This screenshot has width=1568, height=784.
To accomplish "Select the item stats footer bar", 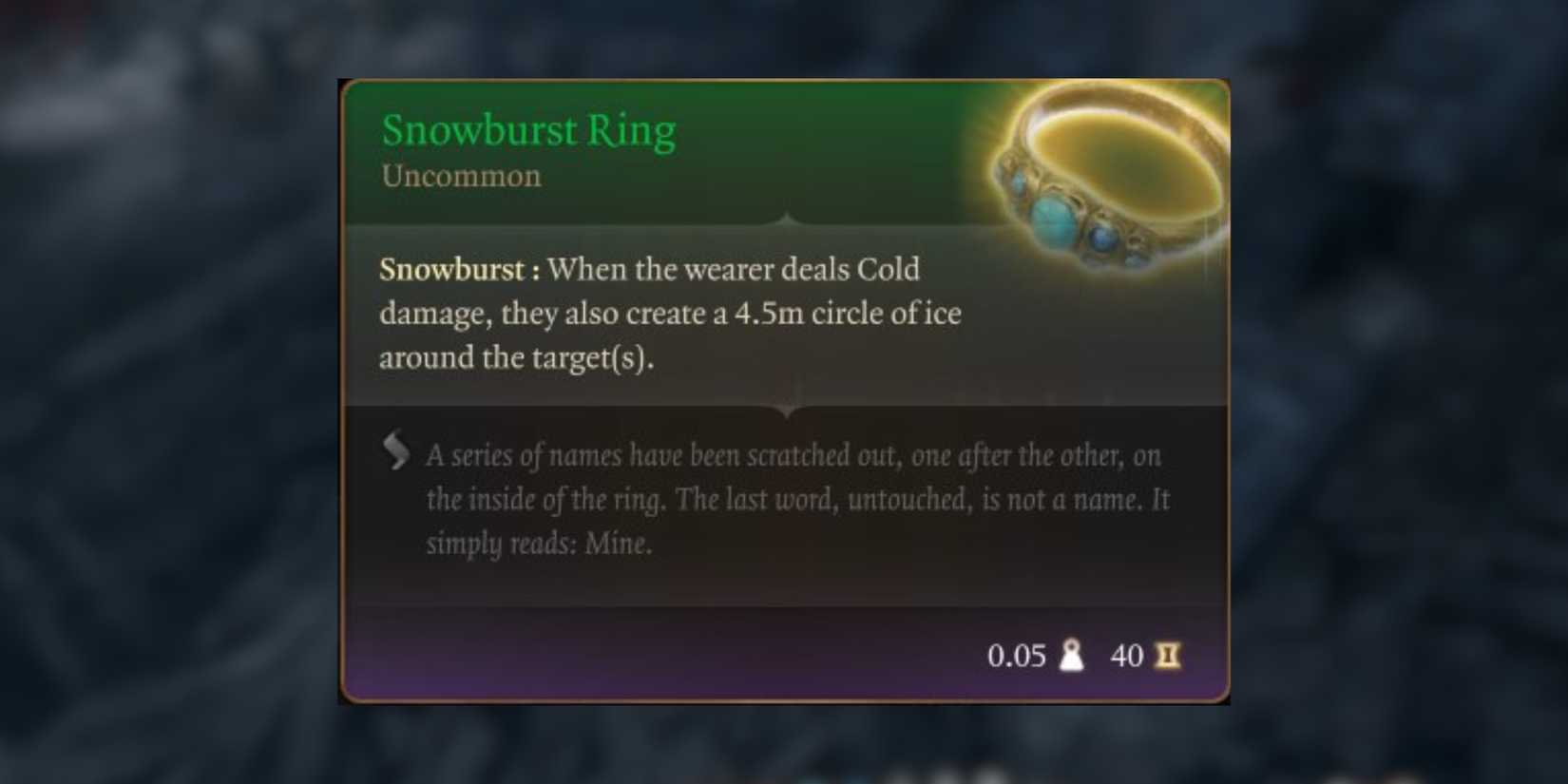I will 784,656.
